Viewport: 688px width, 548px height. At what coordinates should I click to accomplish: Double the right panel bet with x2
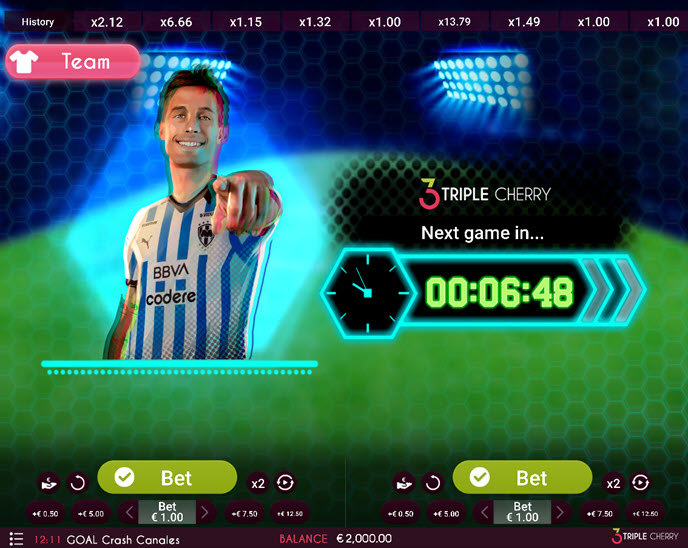pos(613,484)
